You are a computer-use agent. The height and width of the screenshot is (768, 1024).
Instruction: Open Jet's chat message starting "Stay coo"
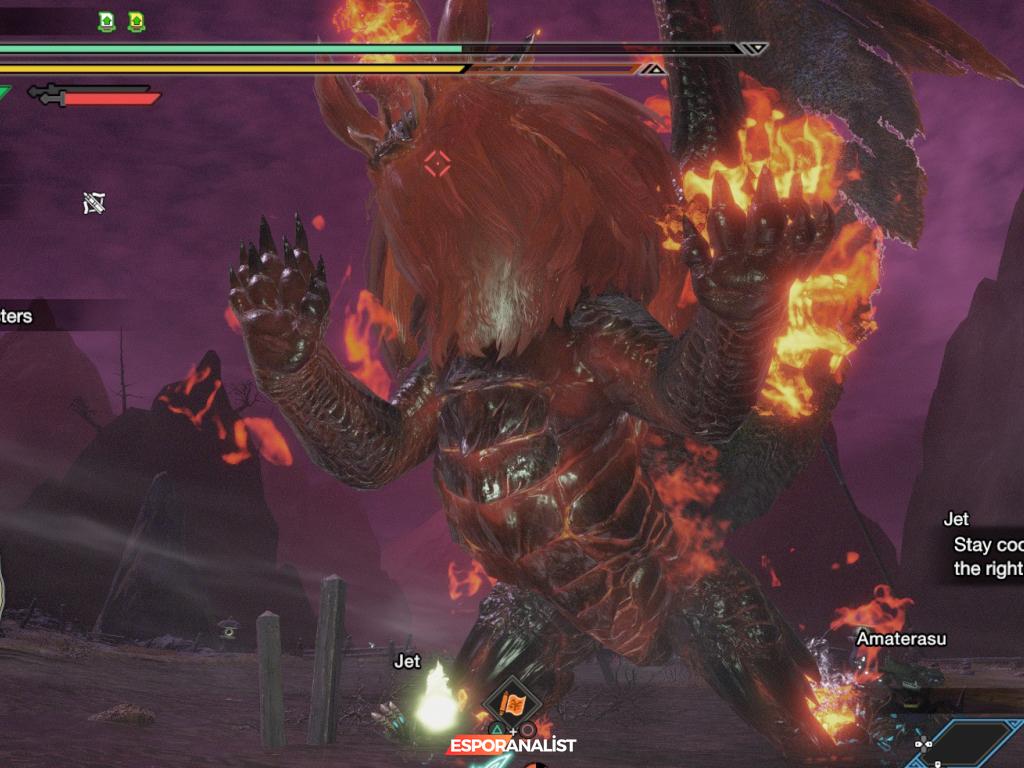987,556
